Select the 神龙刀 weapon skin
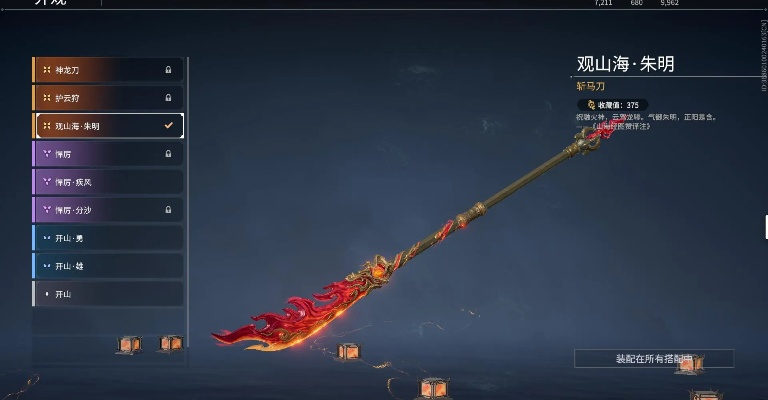Screen dimensions: 768x400 coord(108,70)
